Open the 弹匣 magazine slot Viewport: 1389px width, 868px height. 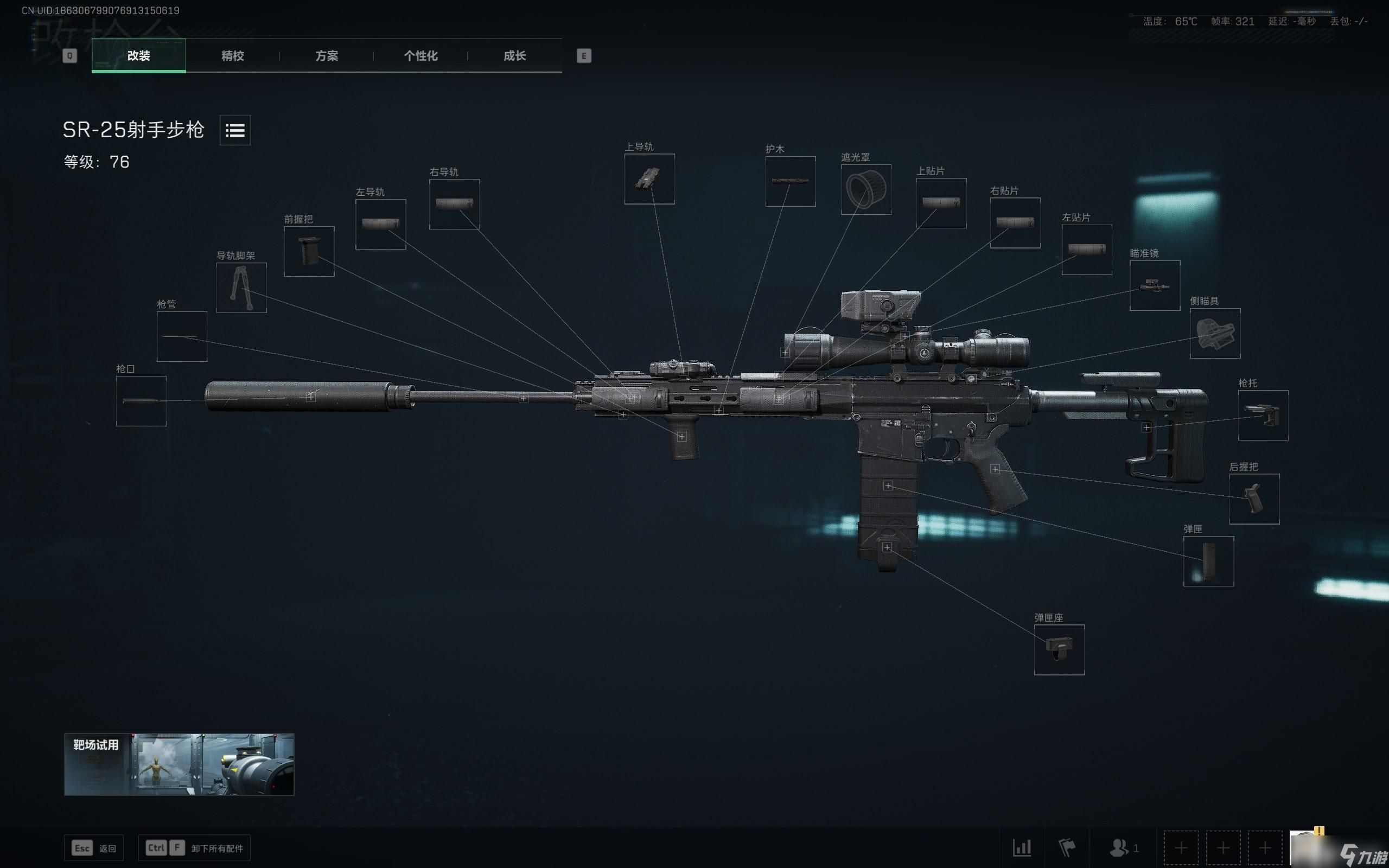point(1208,561)
